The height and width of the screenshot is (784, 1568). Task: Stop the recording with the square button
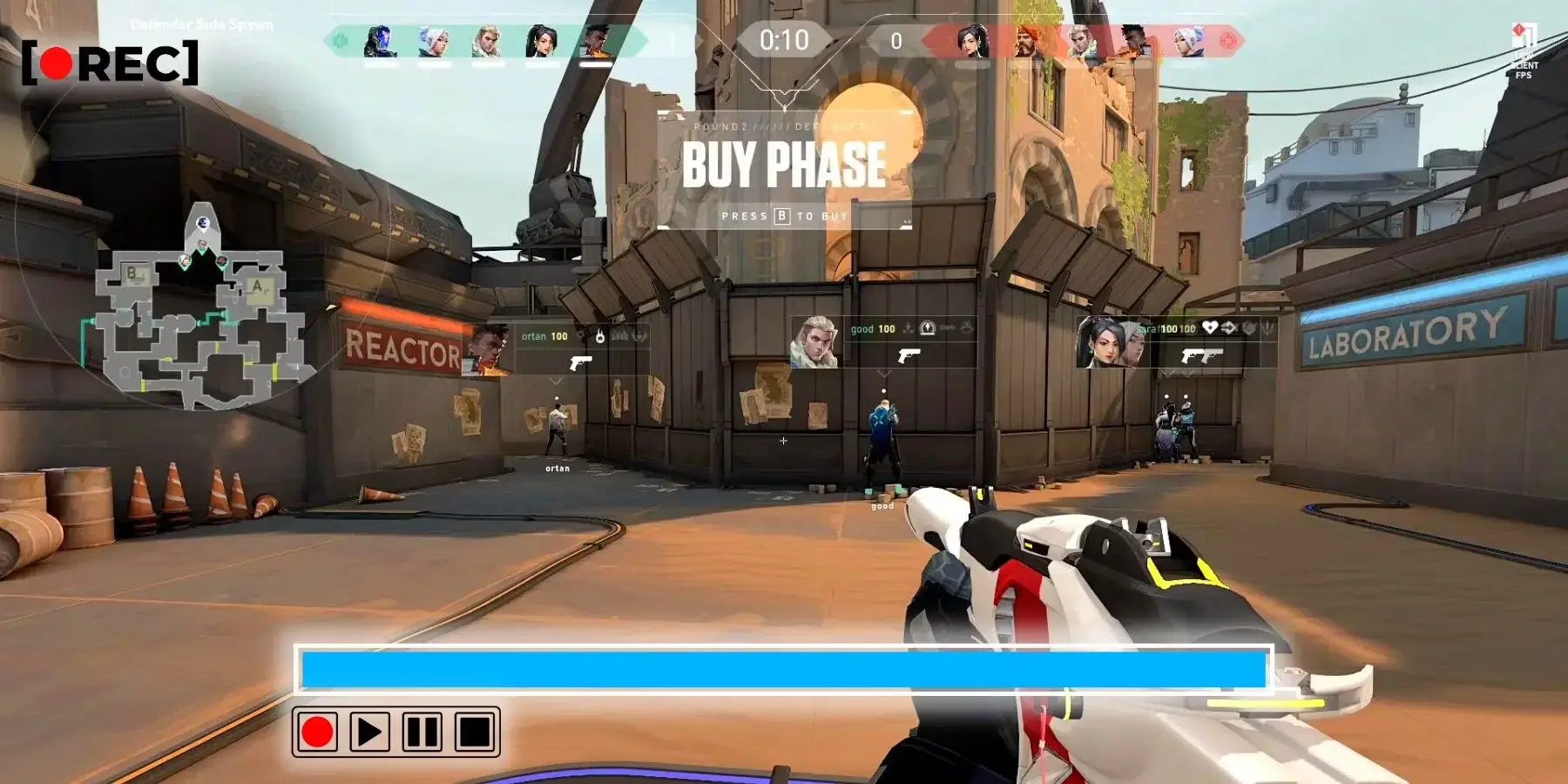(x=475, y=732)
